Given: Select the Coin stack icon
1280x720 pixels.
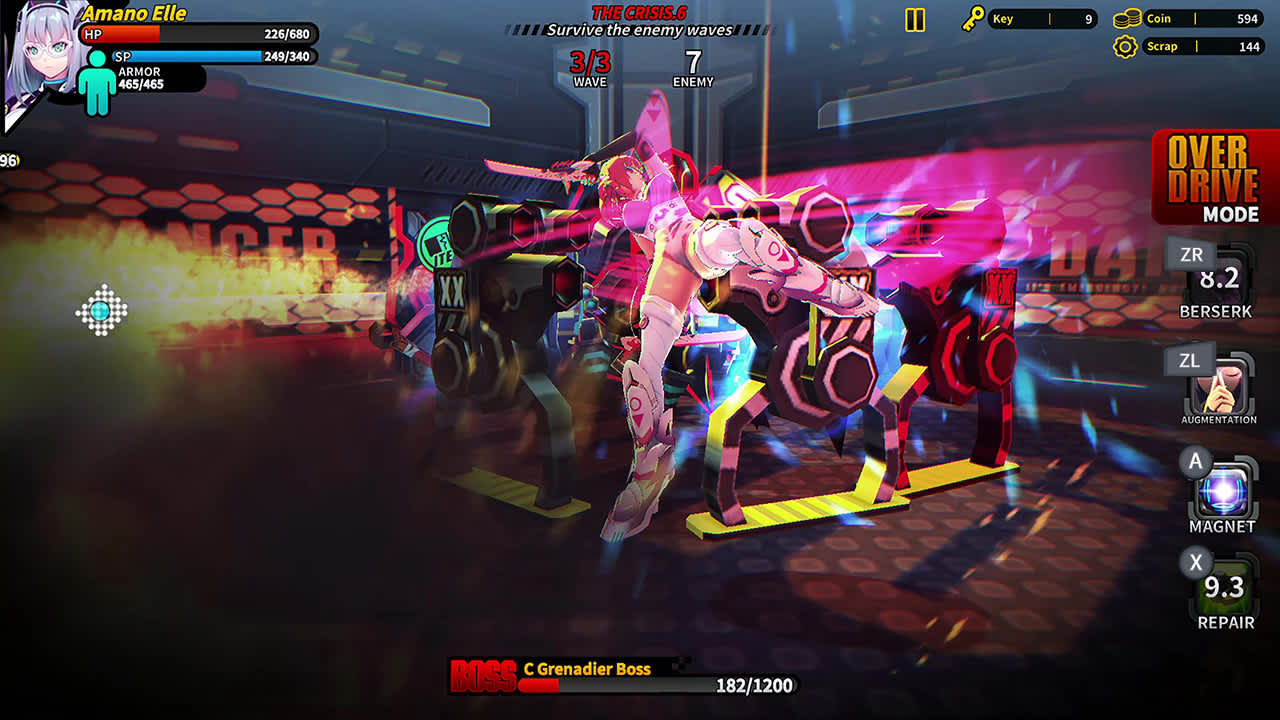Looking at the screenshot, I should [x=1129, y=17].
